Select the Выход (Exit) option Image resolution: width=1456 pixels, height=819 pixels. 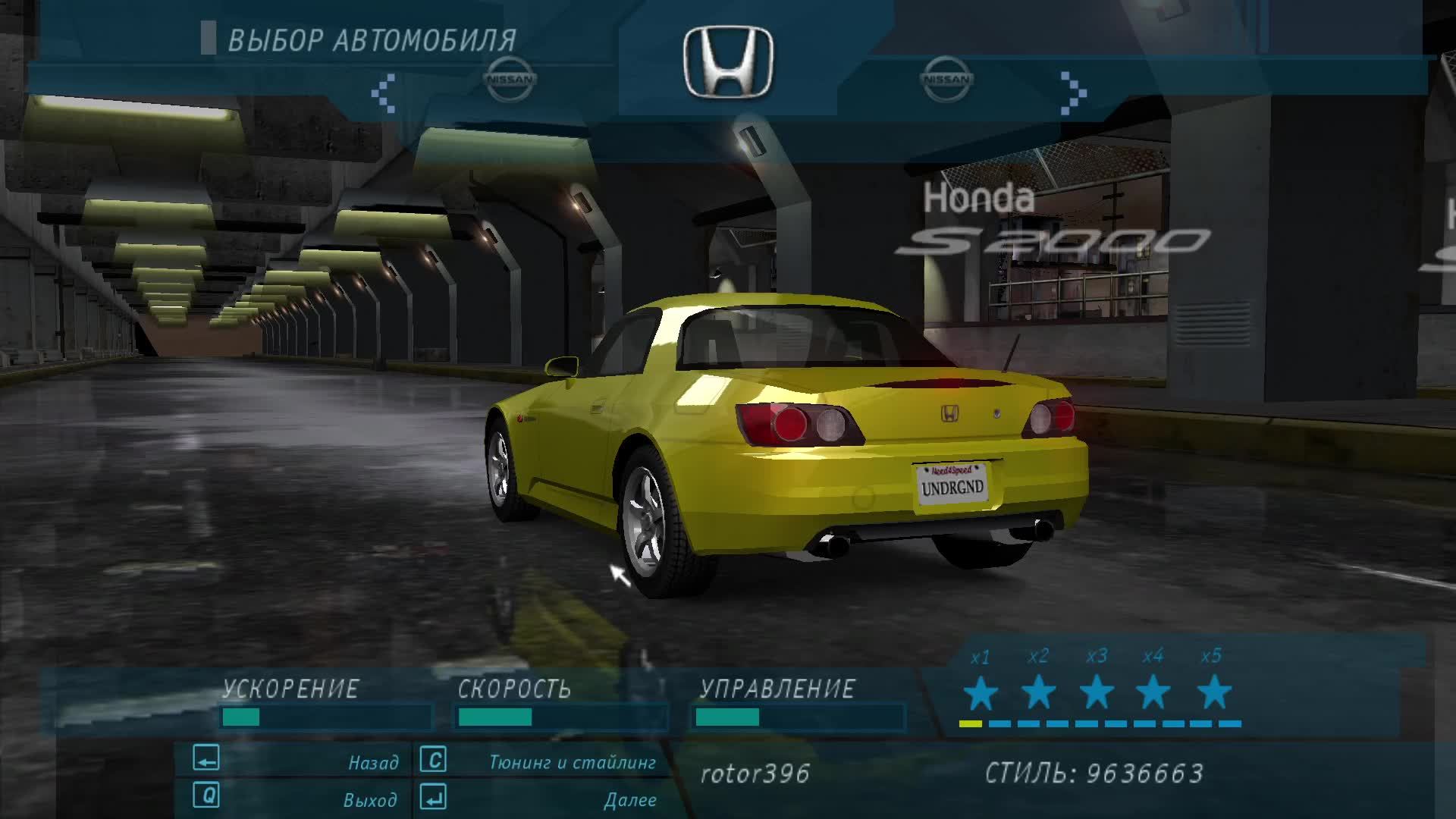(x=370, y=799)
